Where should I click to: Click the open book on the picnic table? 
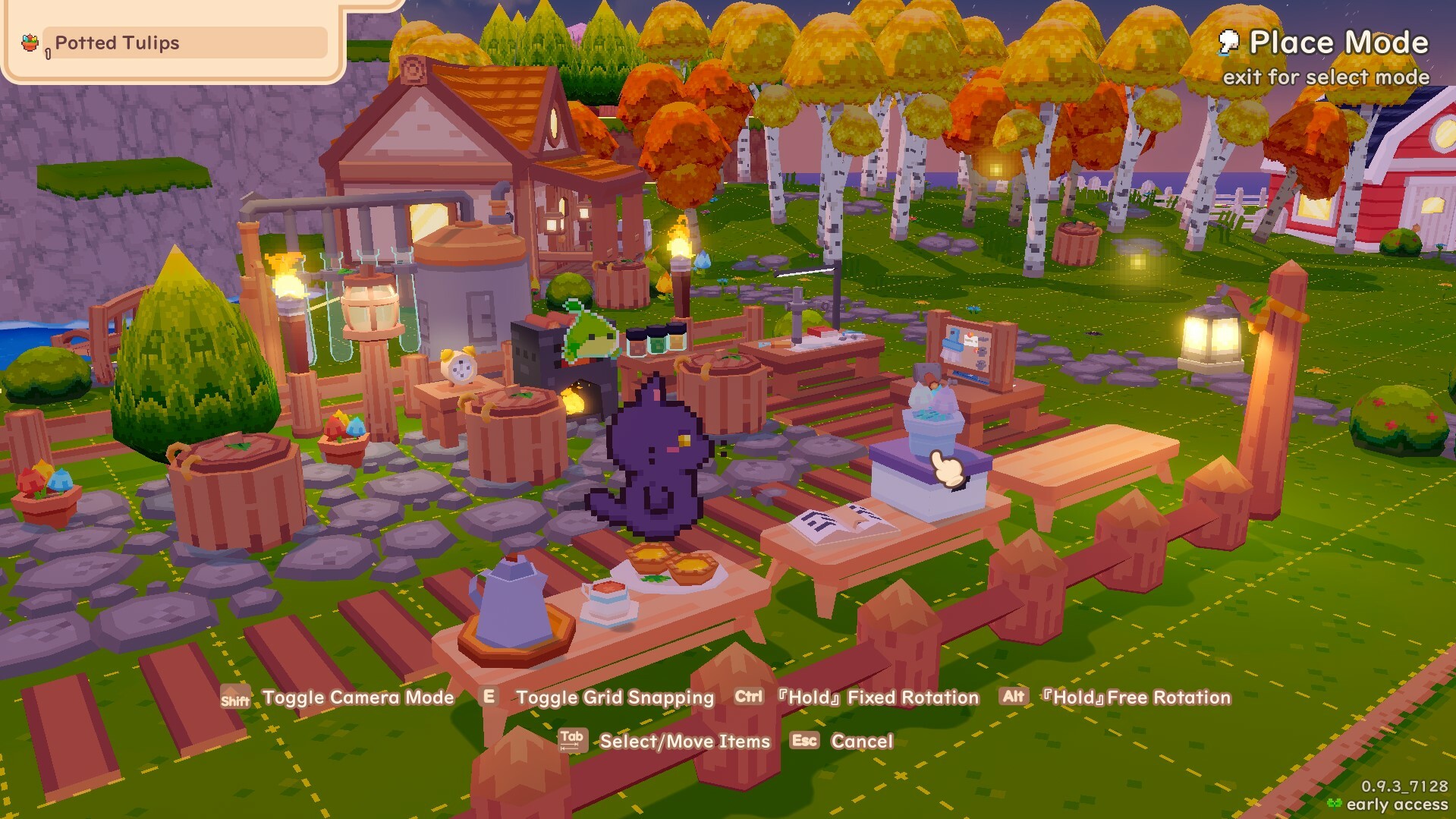pos(842,524)
